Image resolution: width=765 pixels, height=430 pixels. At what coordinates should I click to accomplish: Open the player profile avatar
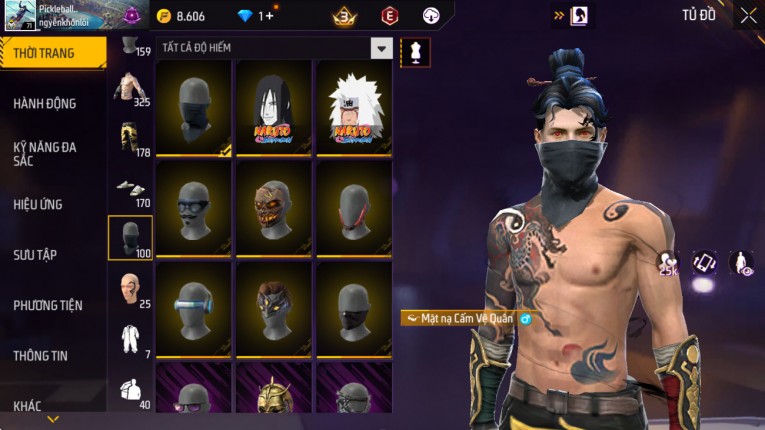[18, 16]
